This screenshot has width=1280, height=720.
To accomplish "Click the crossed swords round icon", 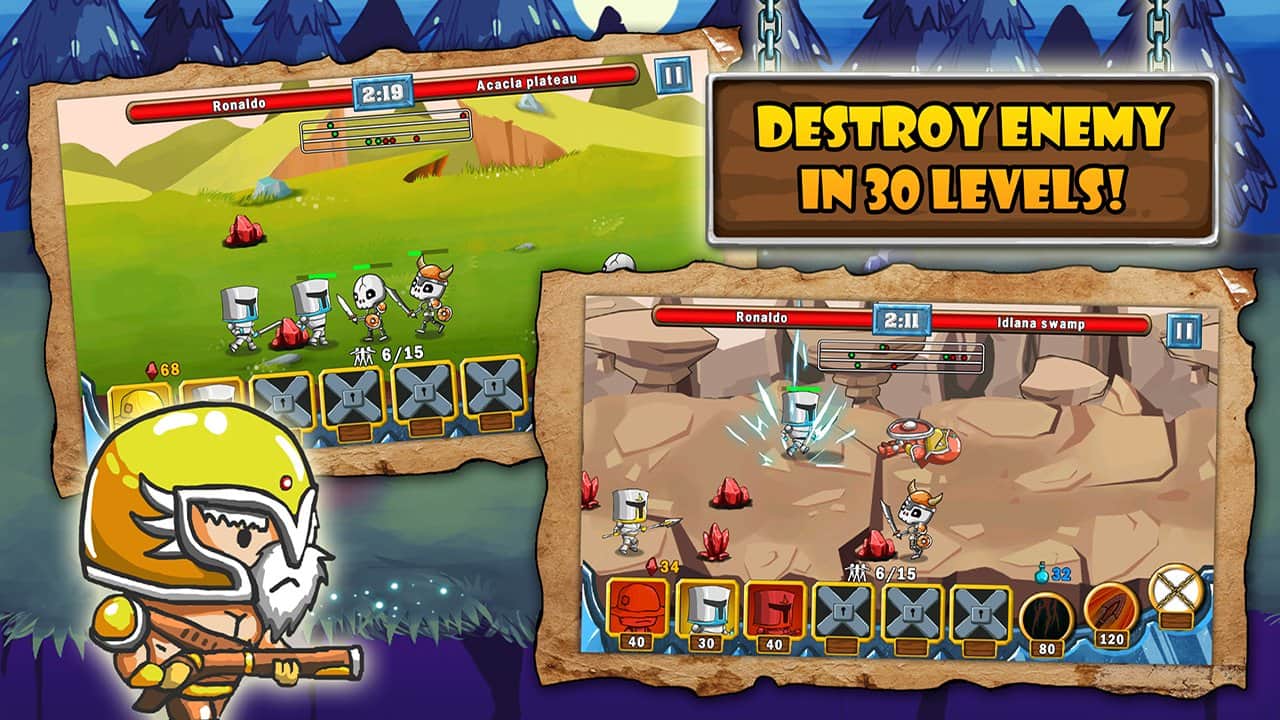I will [1174, 591].
